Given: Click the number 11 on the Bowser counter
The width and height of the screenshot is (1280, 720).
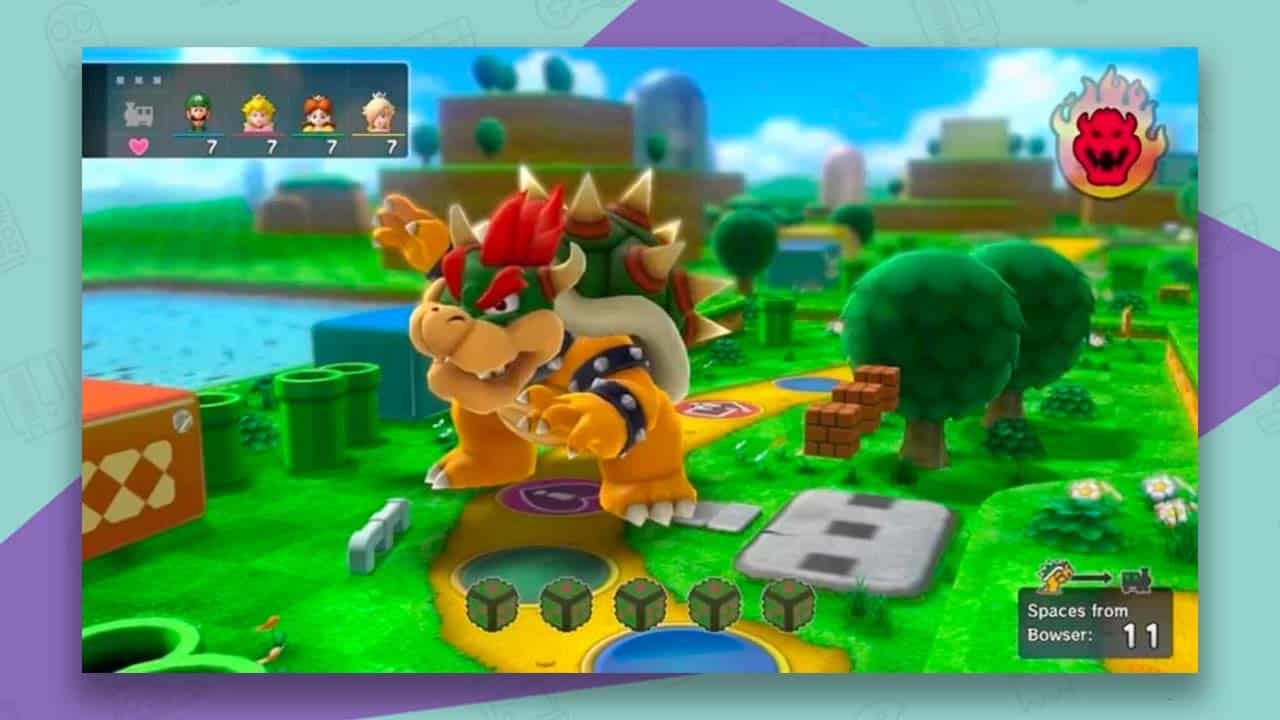Looking at the screenshot, I should point(1143,633).
